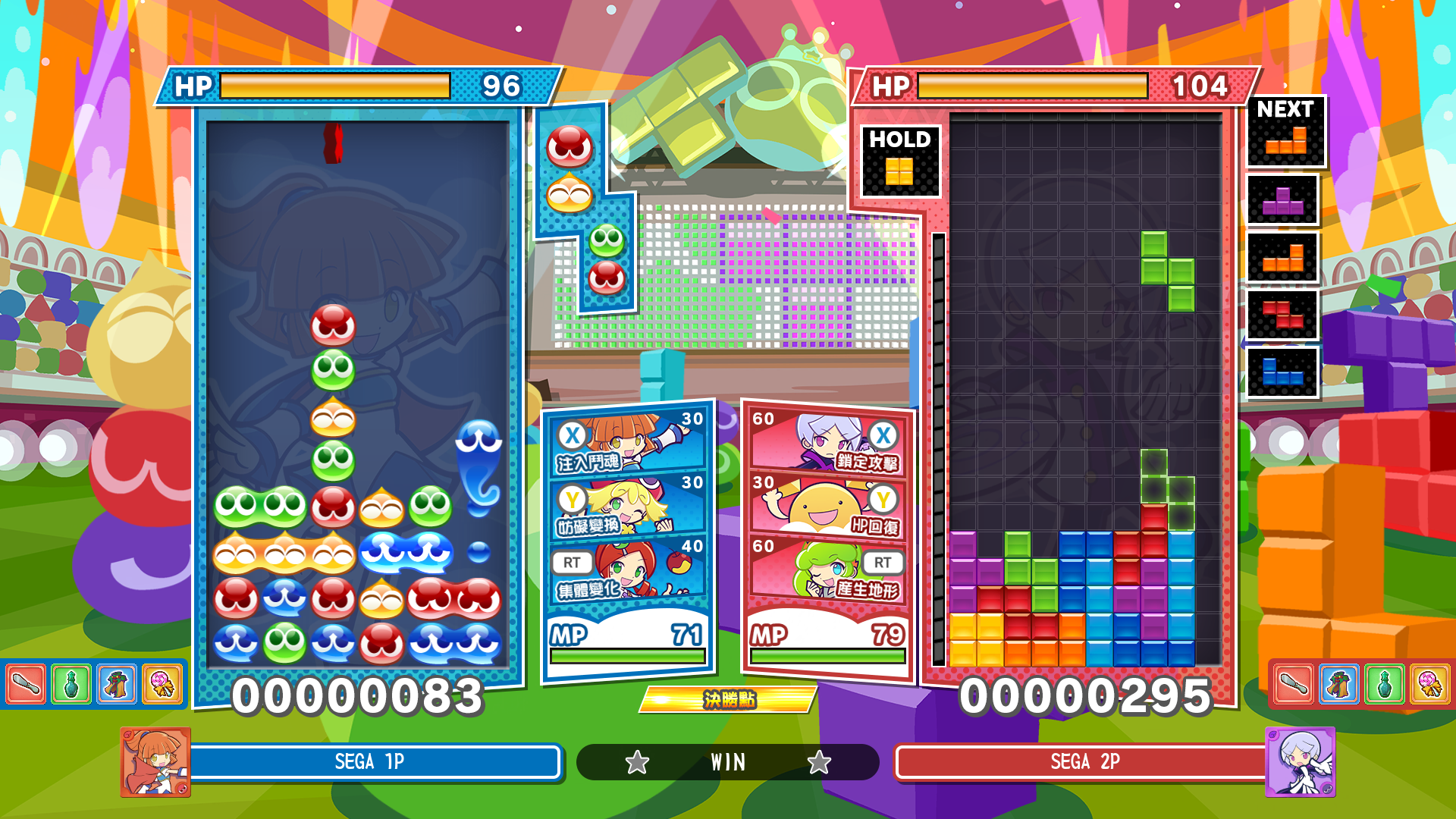Pick 2P's green potion bottle item

tap(1385, 684)
